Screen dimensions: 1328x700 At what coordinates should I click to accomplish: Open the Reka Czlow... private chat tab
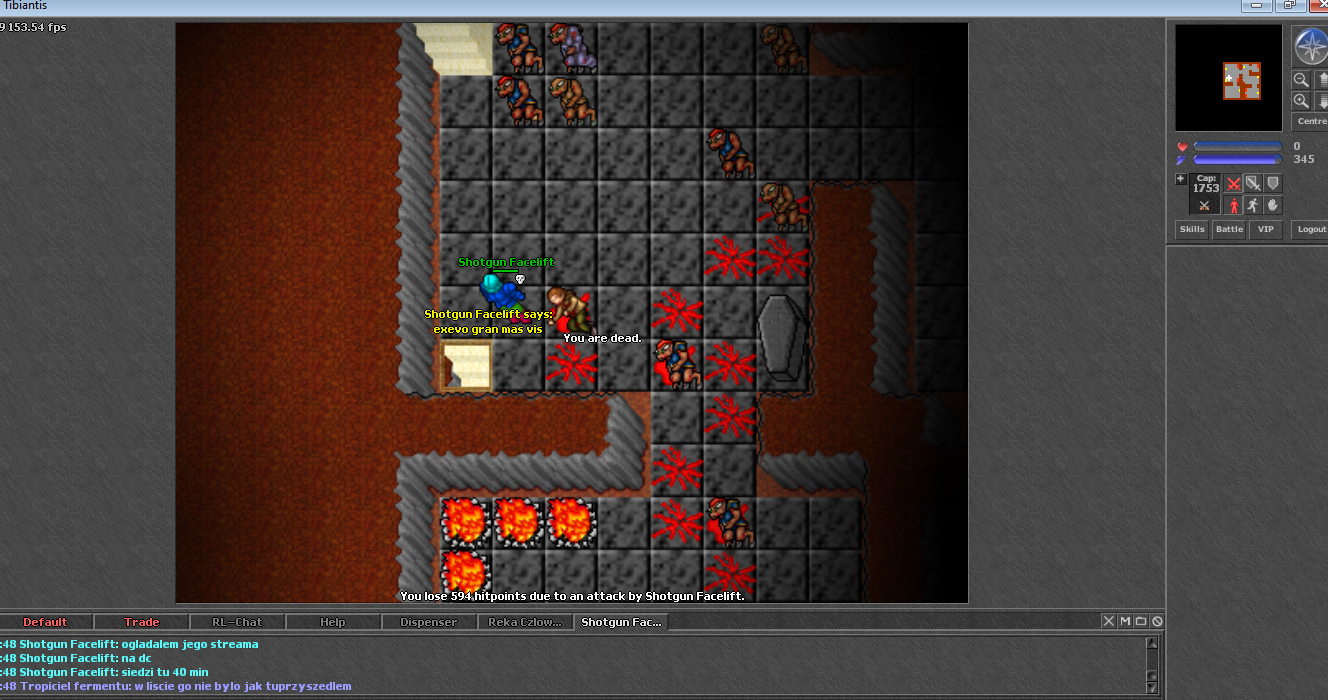click(525, 622)
